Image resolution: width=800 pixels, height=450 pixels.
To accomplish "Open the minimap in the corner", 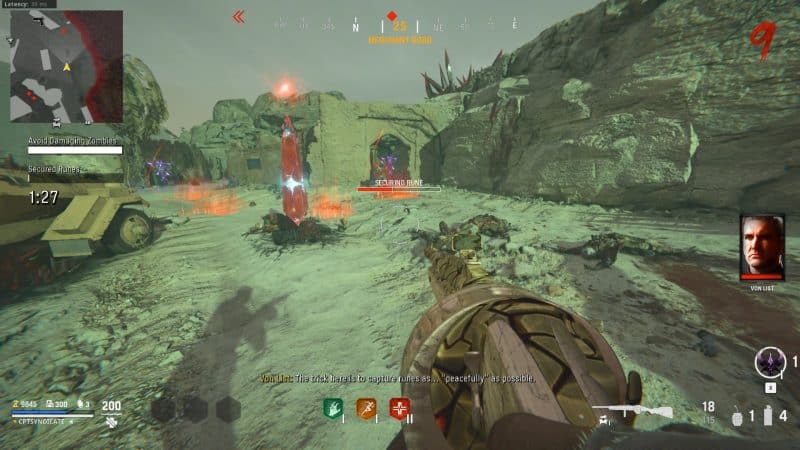I will click(x=66, y=66).
